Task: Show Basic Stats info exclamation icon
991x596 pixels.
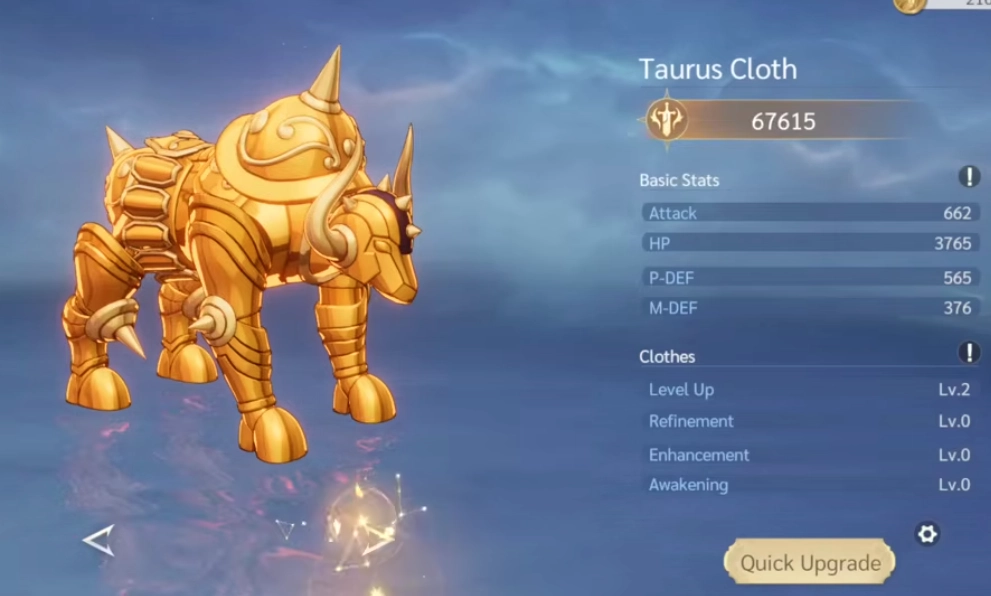Action: coord(969,178)
